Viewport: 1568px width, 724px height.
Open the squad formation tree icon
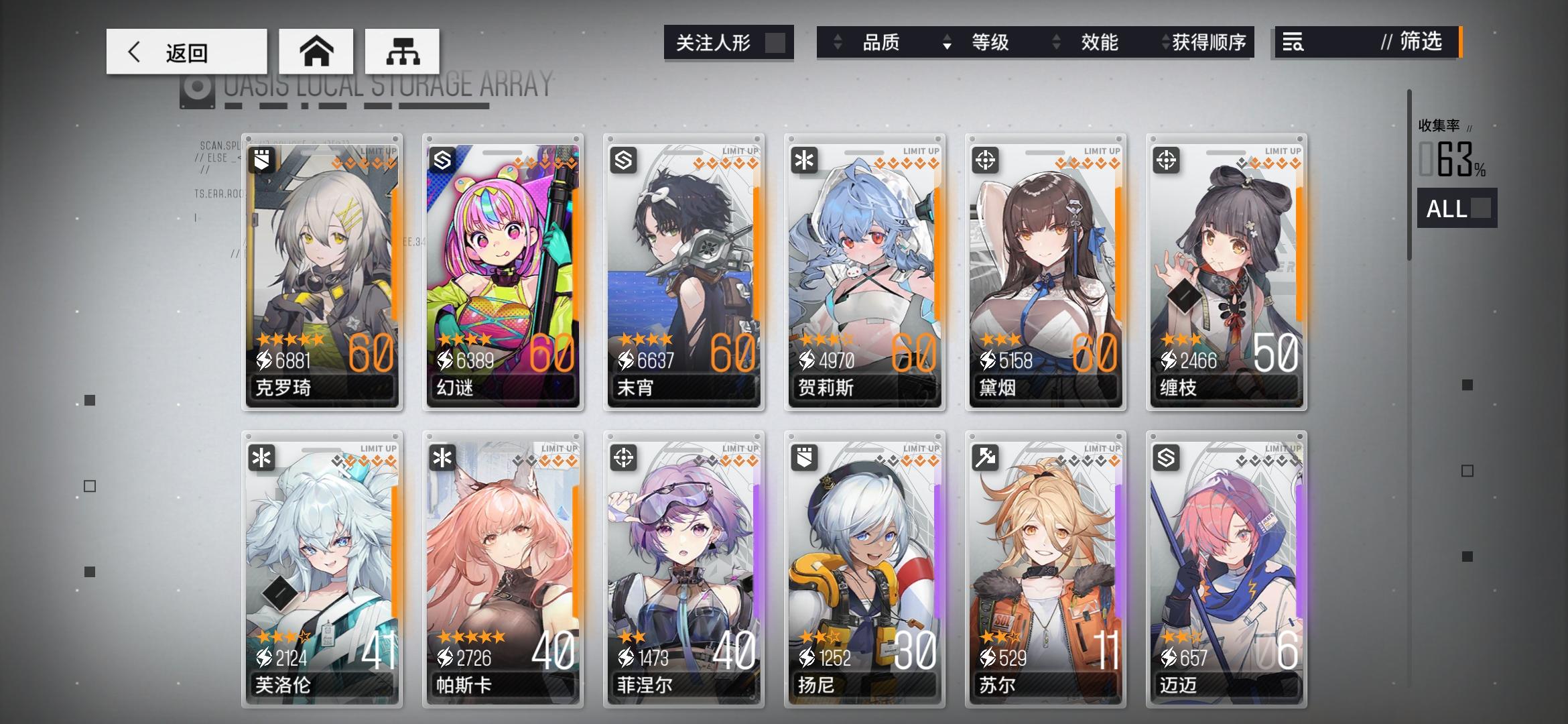click(402, 50)
